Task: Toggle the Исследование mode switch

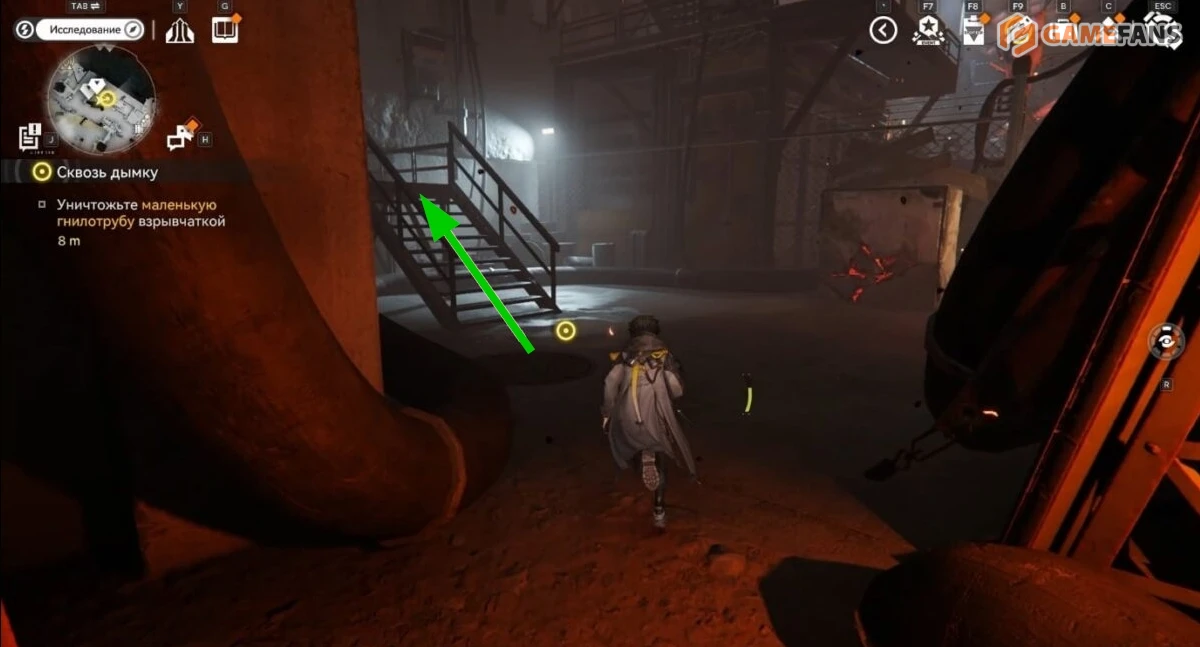Action: click(81, 30)
